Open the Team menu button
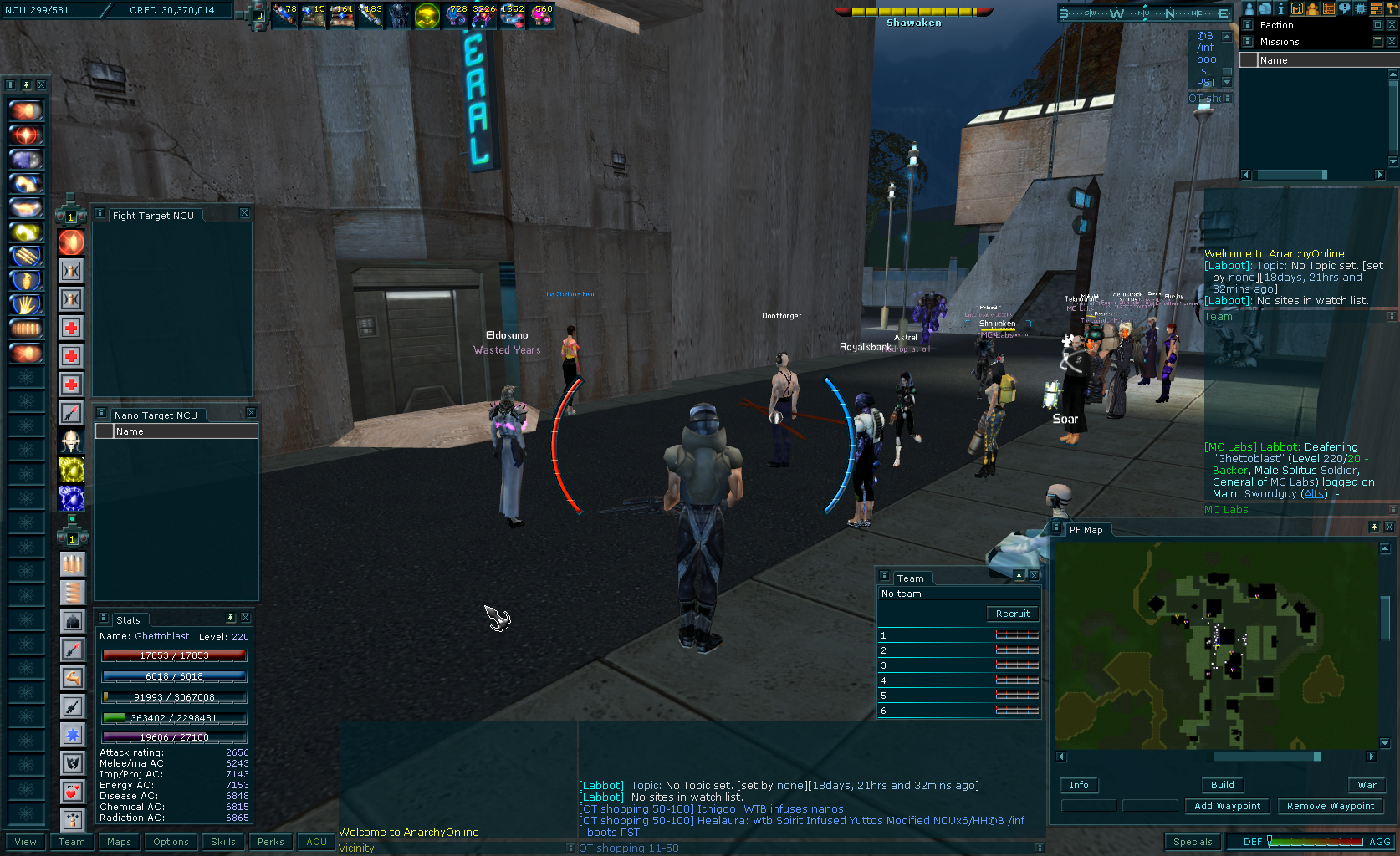1400x856 pixels. pos(72,842)
